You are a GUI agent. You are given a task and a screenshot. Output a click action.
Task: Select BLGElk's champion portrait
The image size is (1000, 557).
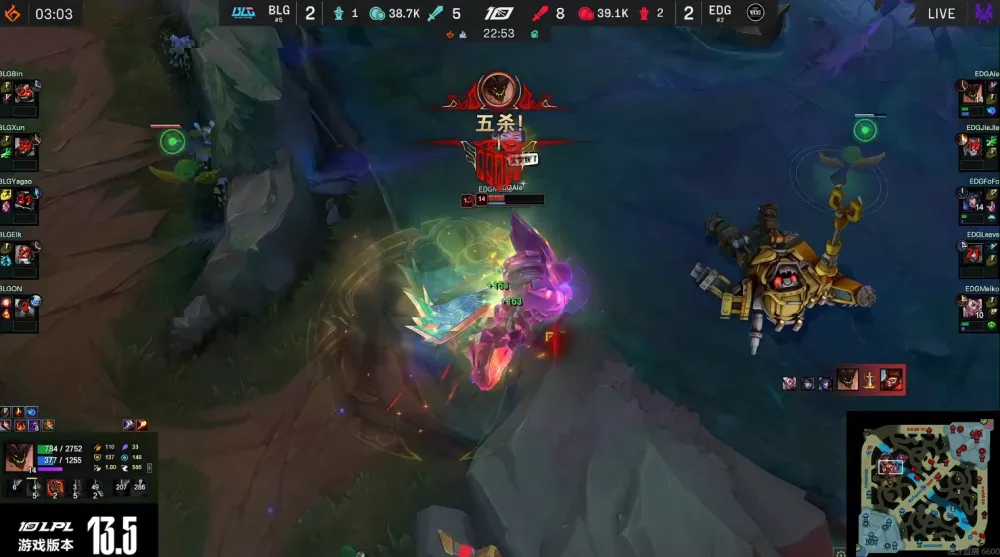[24, 252]
